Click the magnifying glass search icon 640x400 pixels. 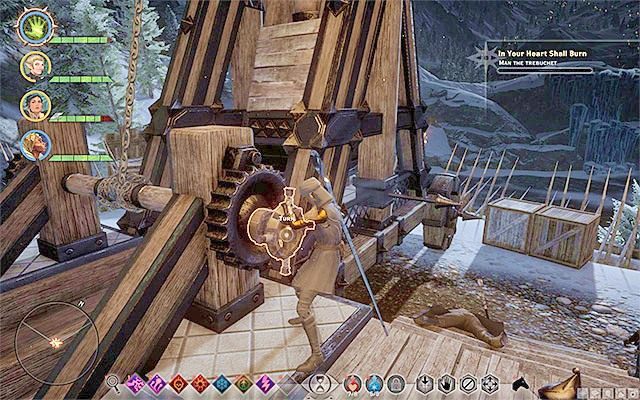[113, 383]
